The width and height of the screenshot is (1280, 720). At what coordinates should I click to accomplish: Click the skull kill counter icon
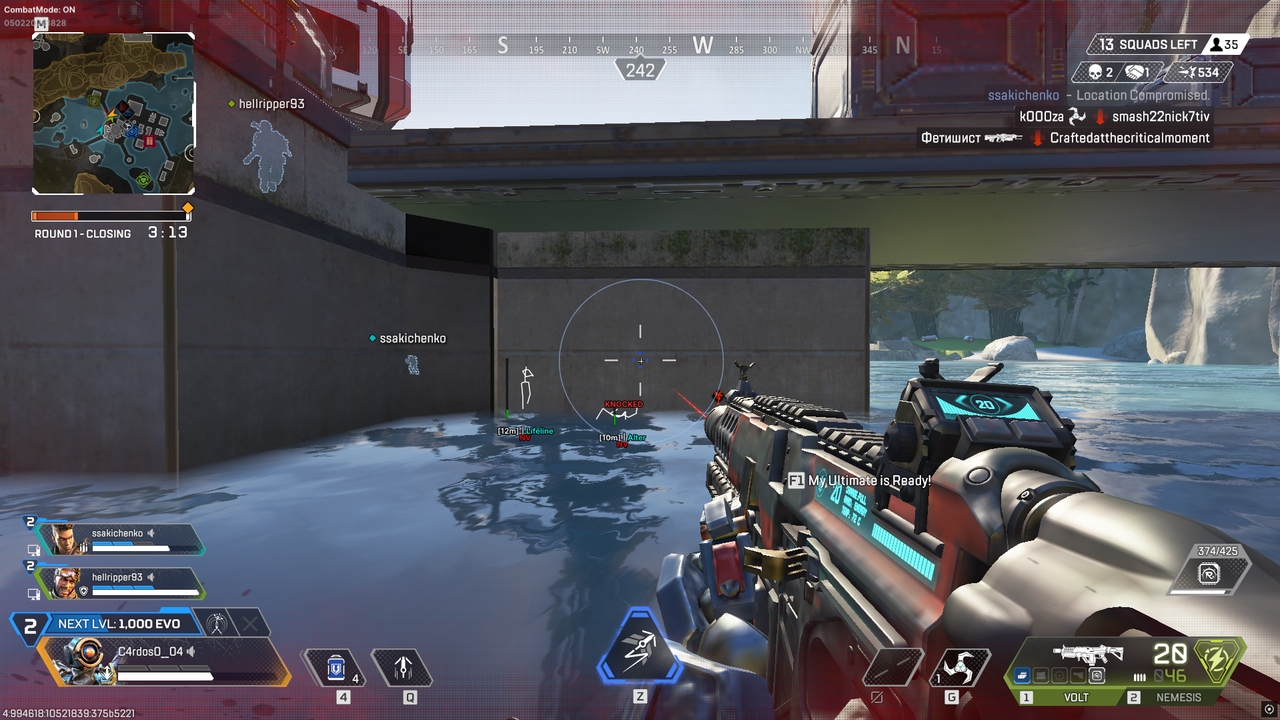pyautogui.click(x=1094, y=71)
